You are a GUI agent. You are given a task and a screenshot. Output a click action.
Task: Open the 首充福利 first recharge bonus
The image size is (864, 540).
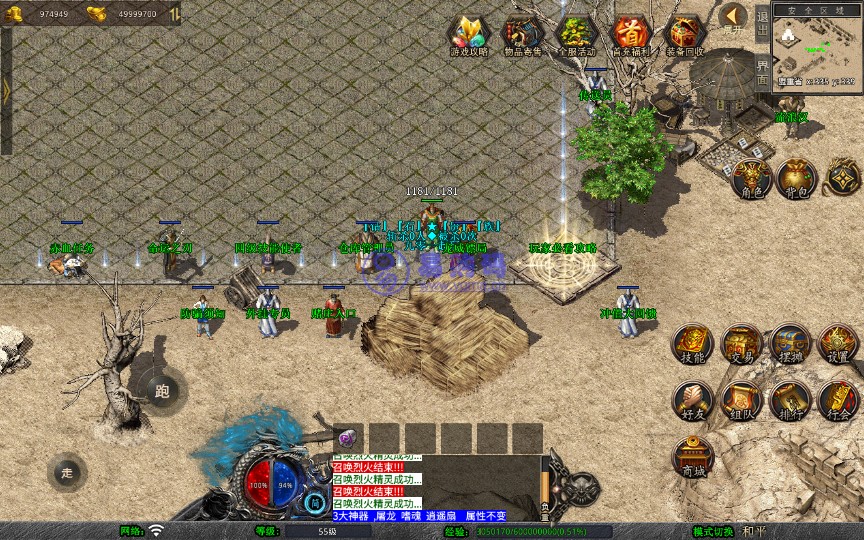pyautogui.click(x=631, y=34)
